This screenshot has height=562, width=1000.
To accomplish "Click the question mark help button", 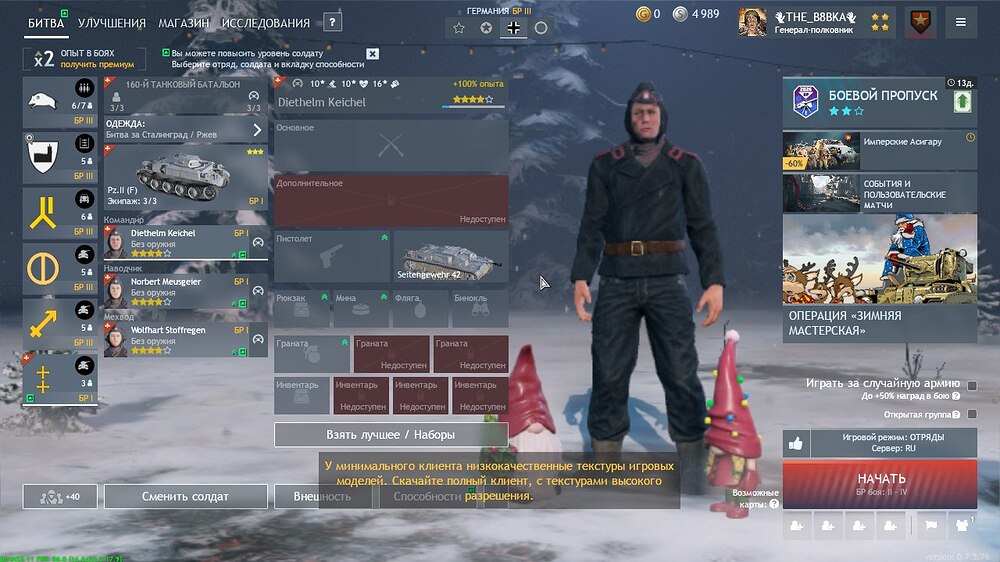I will point(333,22).
